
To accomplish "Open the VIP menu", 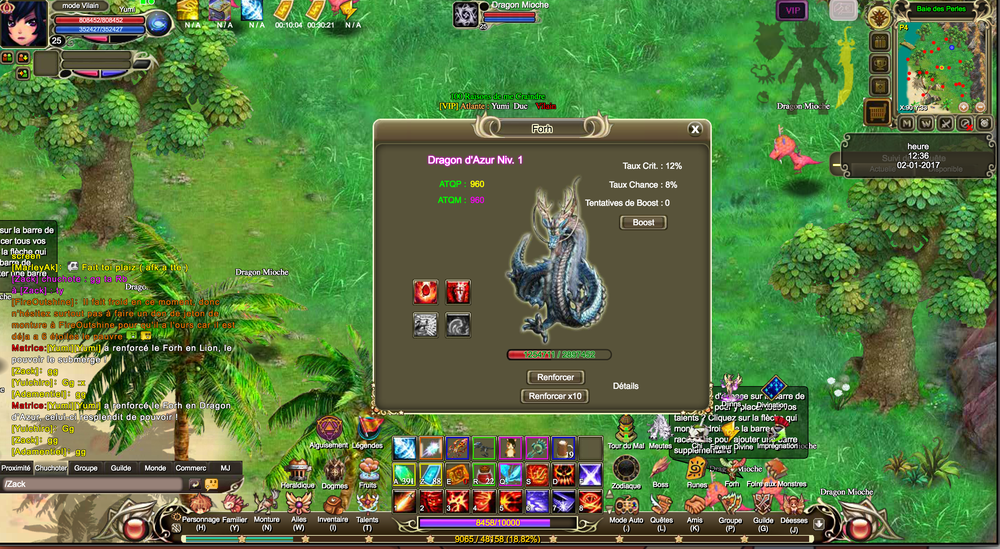I will click(x=792, y=10).
